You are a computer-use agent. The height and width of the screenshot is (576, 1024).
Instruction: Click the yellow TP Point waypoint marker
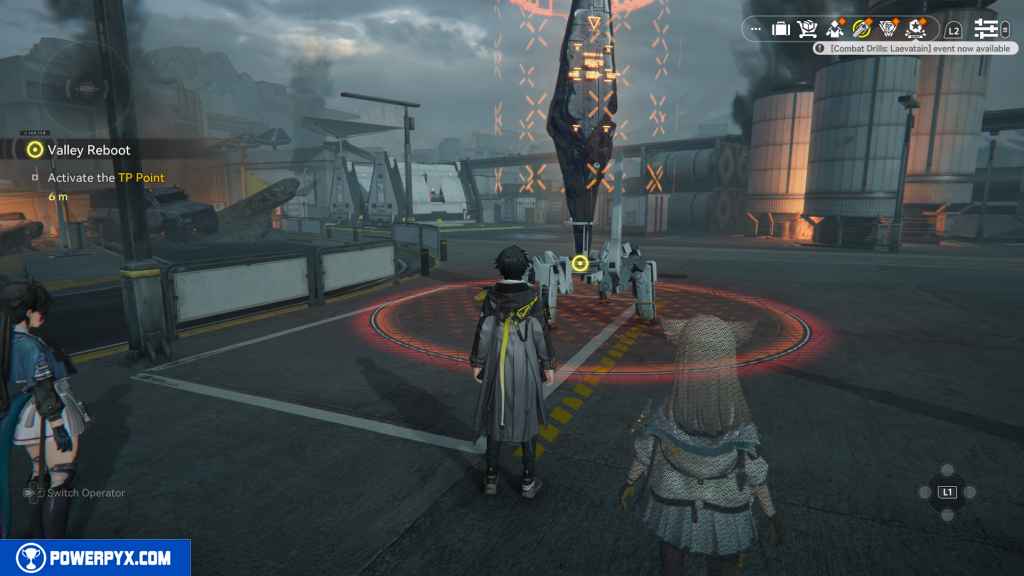[x=580, y=263]
